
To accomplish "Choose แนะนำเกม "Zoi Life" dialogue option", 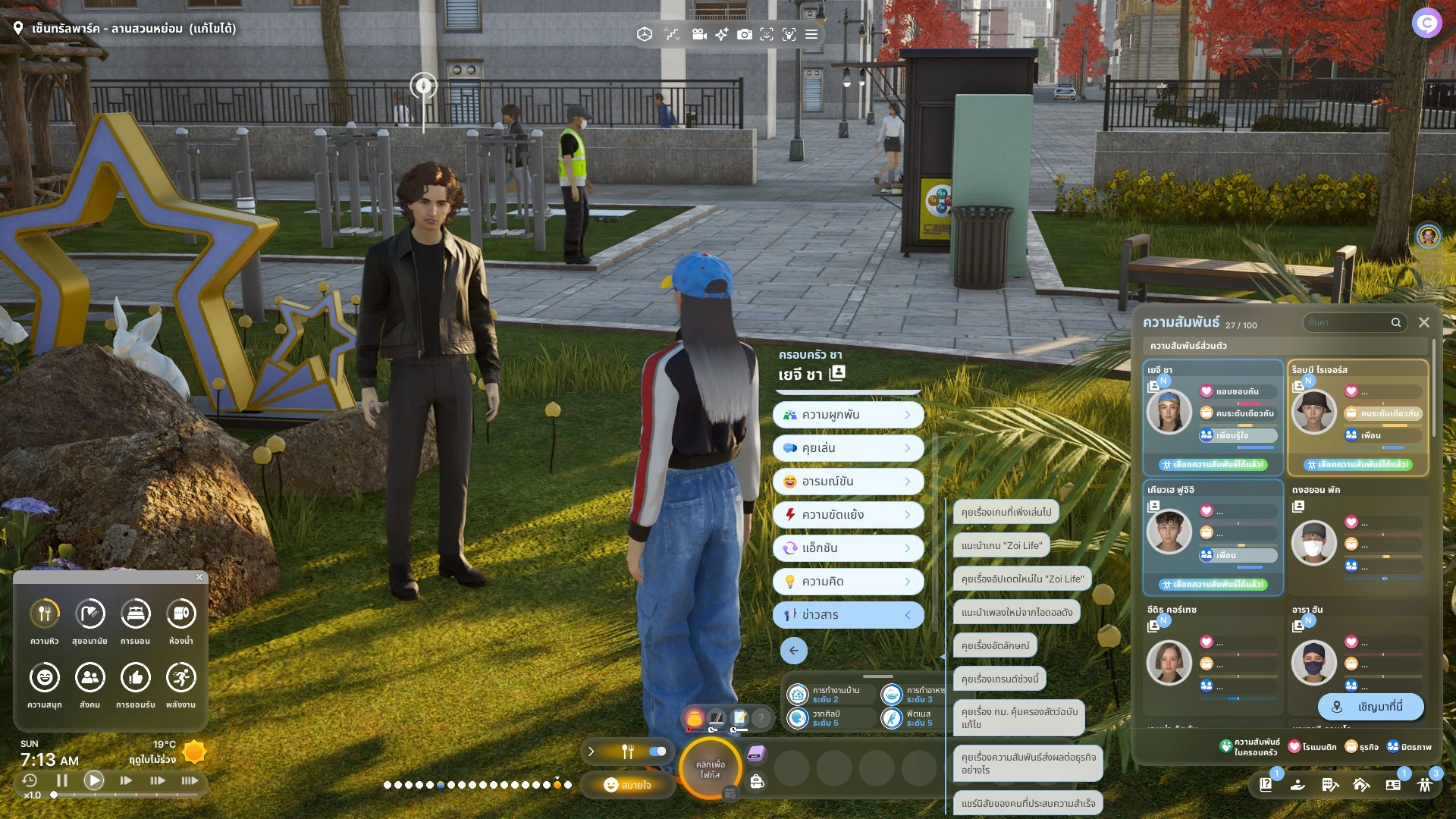I will point(1002,545).
